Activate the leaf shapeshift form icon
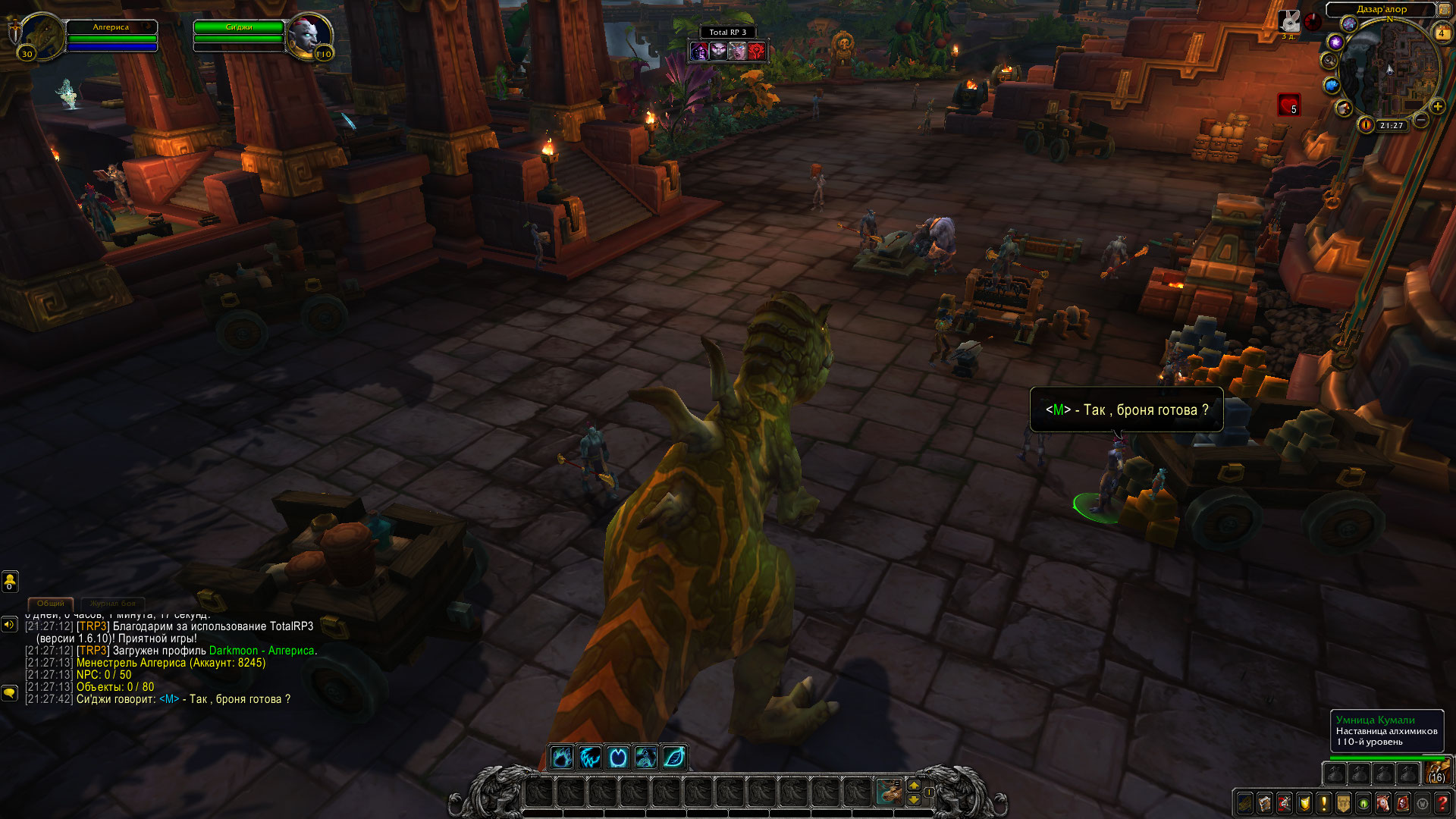 pyautogui.click(x=673, y=757)
